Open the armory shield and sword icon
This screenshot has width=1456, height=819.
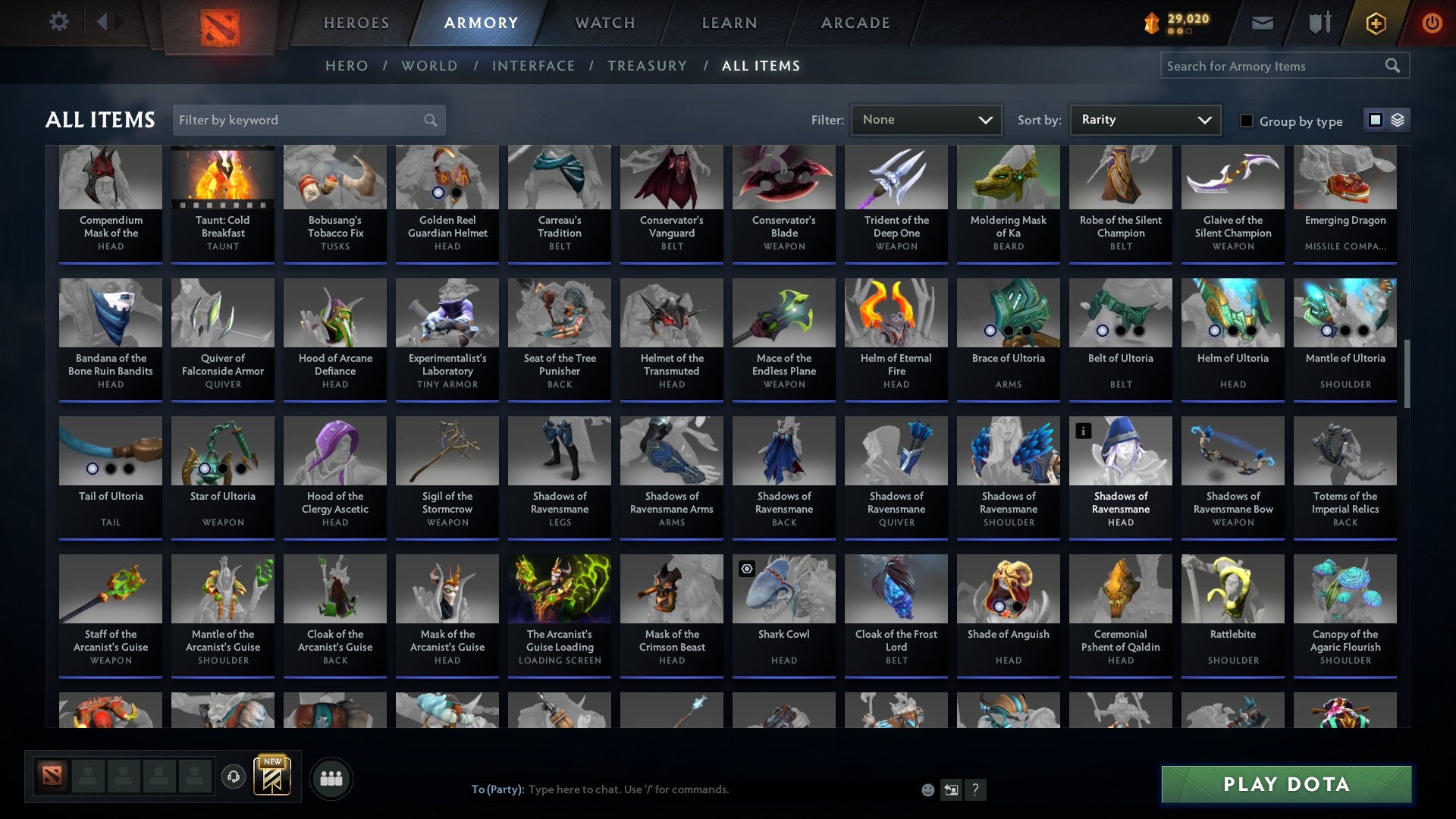[1319, 22]
